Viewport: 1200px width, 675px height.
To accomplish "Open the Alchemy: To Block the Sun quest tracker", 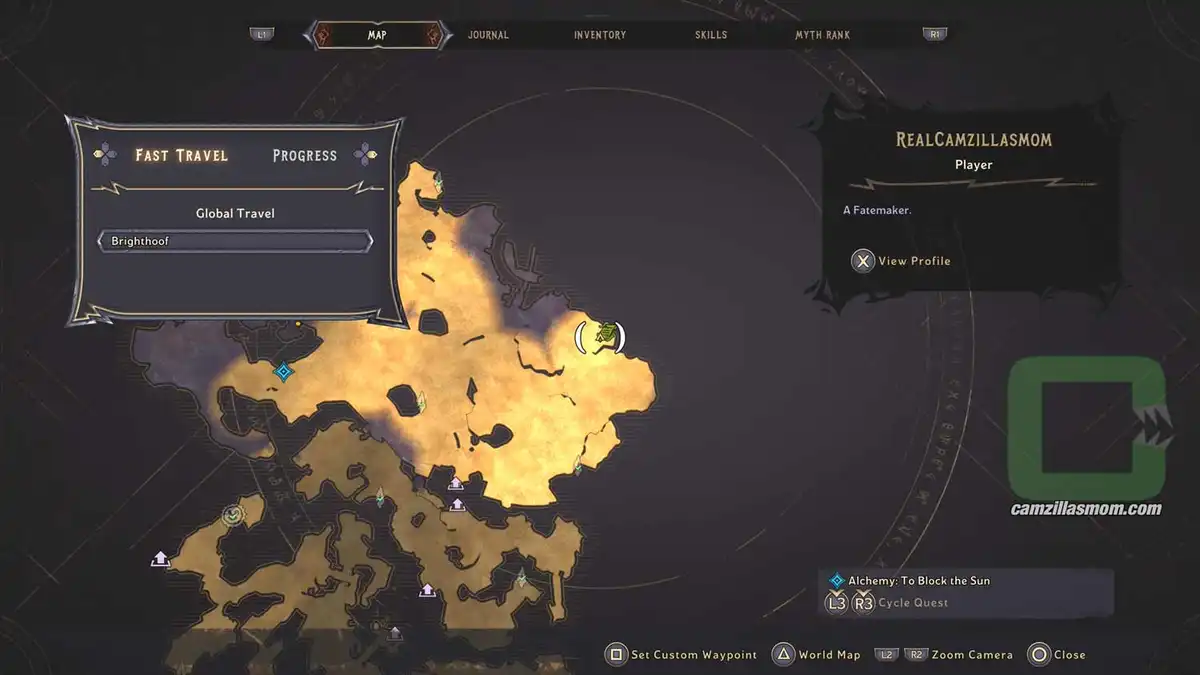I will (918, 581).
